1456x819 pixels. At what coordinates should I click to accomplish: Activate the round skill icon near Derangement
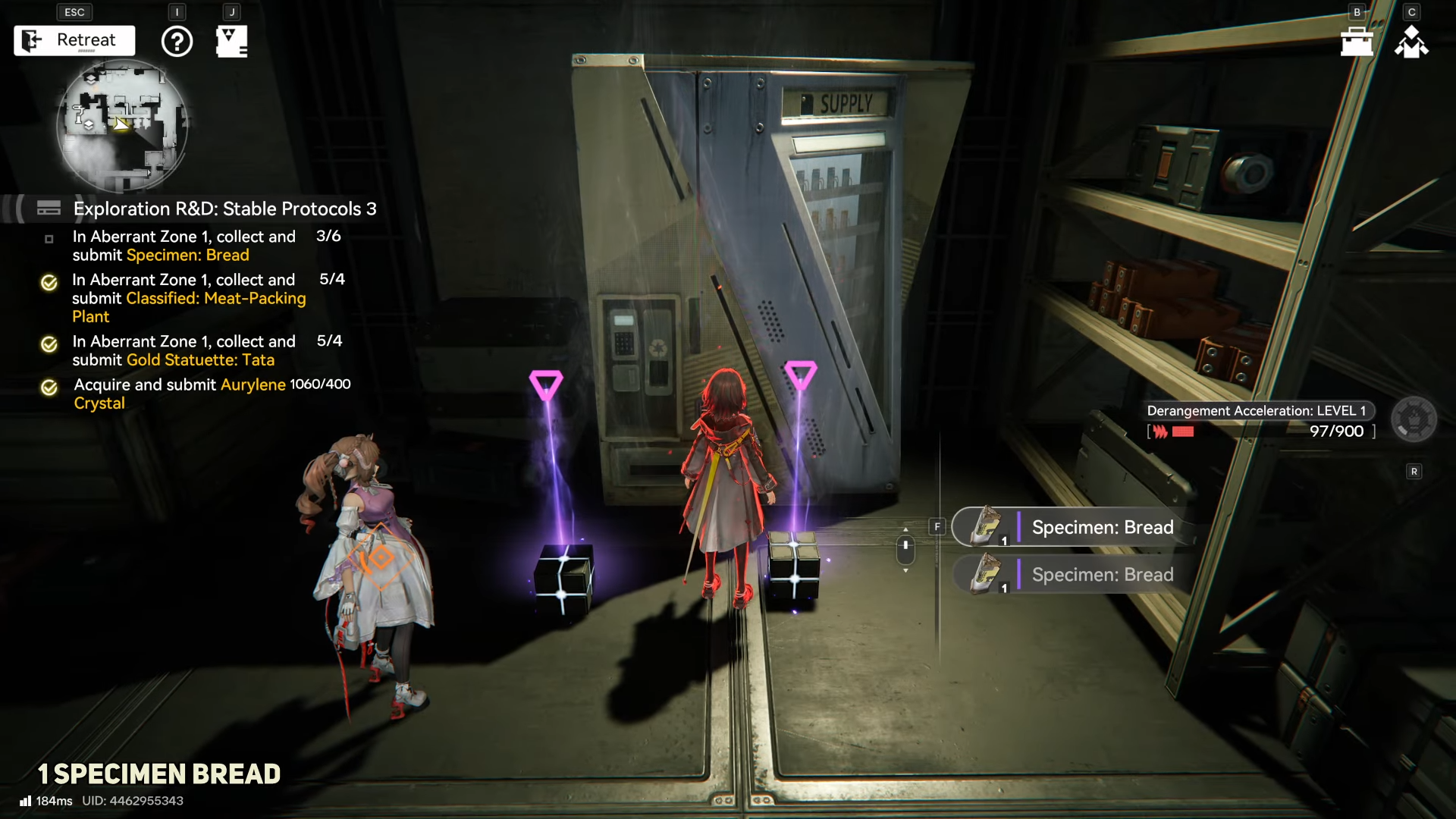coord(1414,419)
